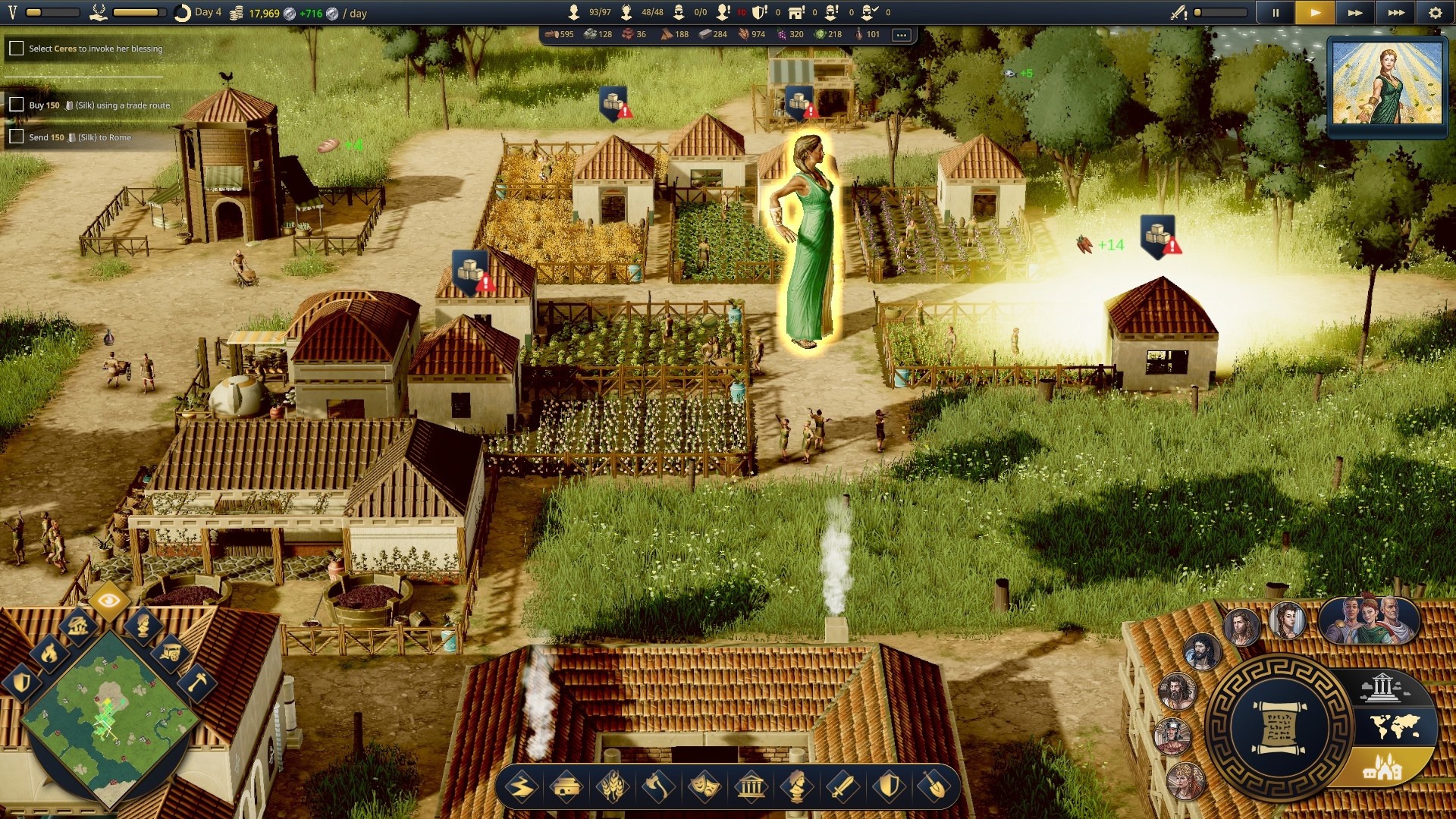Show the fire risk overlay
1456x819 pixels.
coord(49,652)
